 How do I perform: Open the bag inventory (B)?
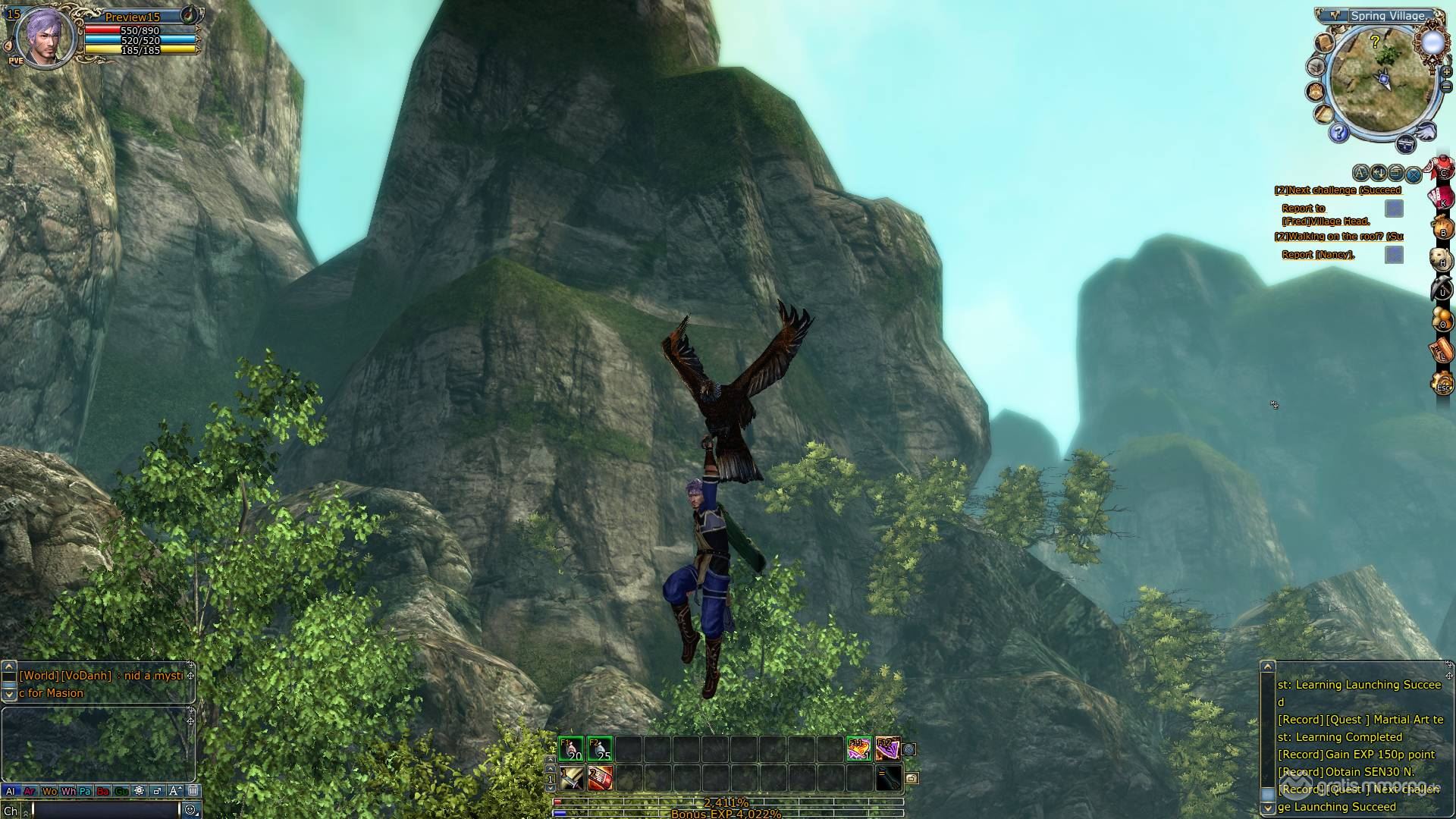pos(1442,228)
